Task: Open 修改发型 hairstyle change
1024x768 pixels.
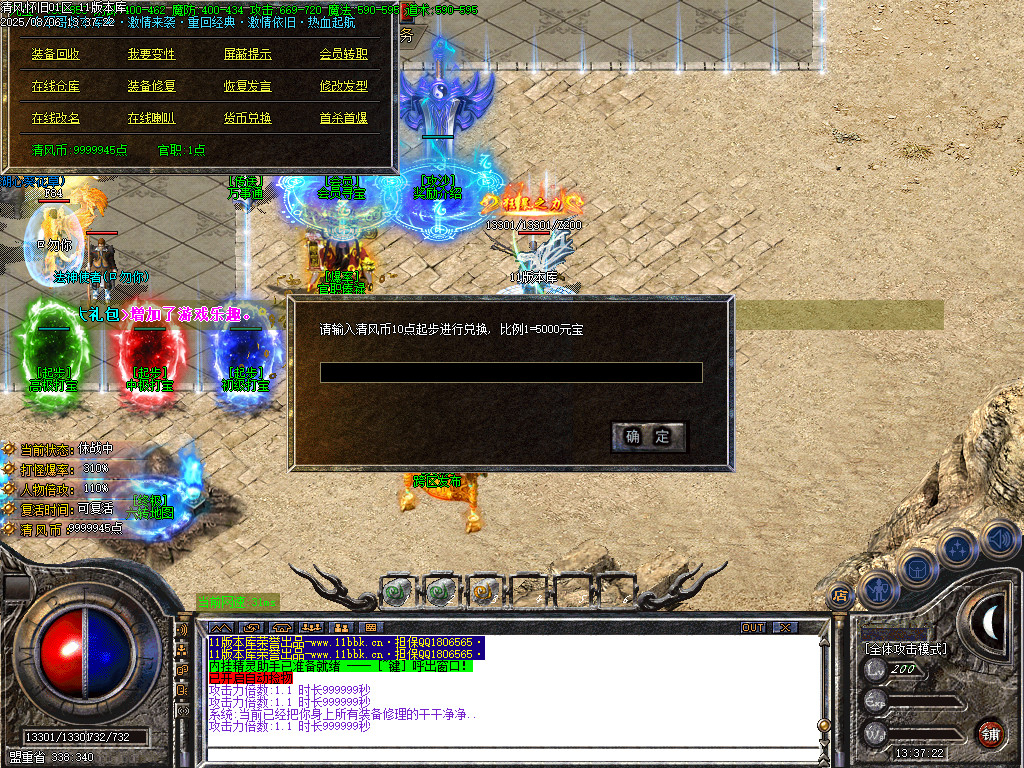Action: (x=343, y=87)
